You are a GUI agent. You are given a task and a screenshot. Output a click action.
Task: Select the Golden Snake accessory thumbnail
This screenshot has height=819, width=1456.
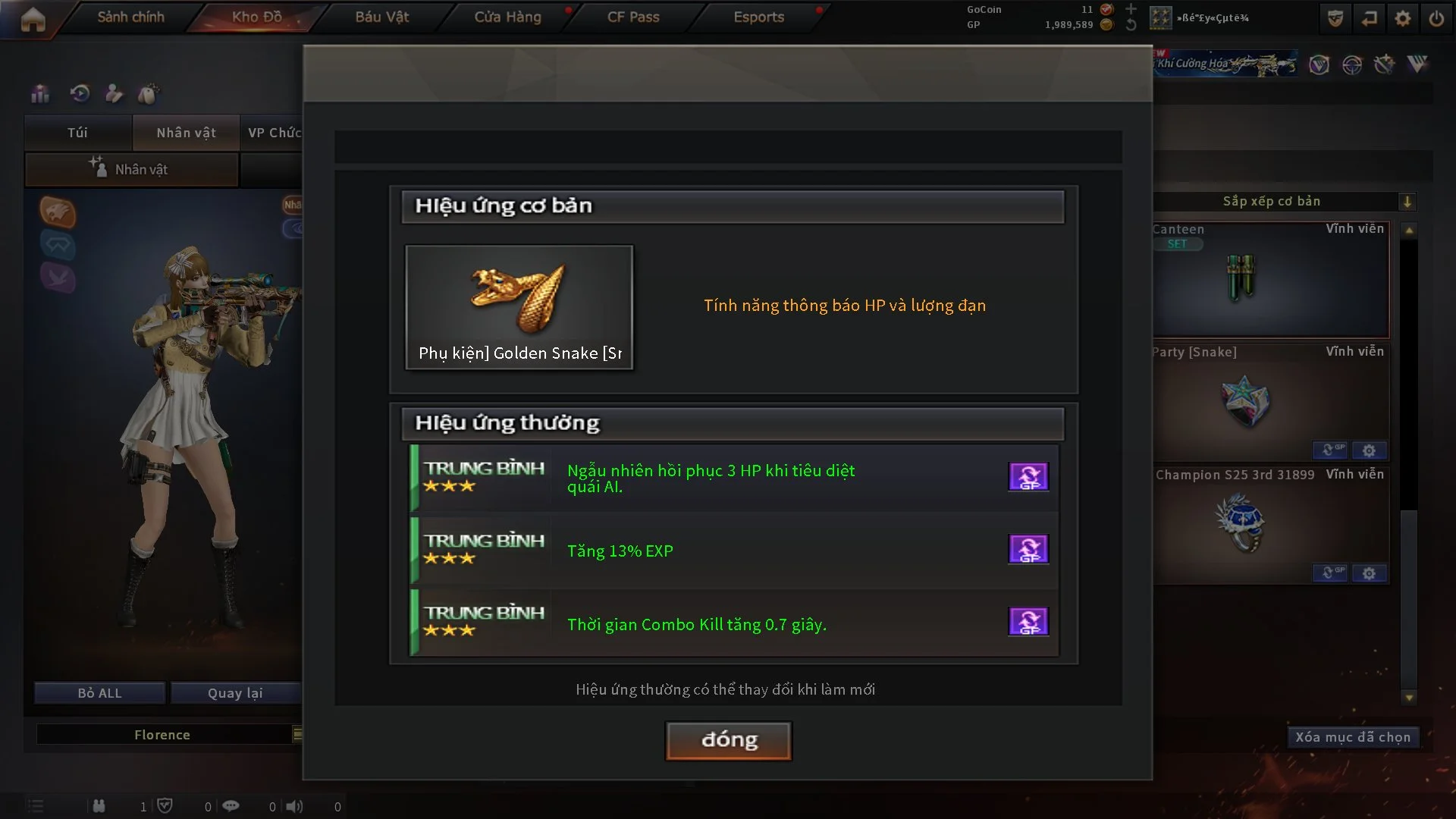click(x=519, y=306)
